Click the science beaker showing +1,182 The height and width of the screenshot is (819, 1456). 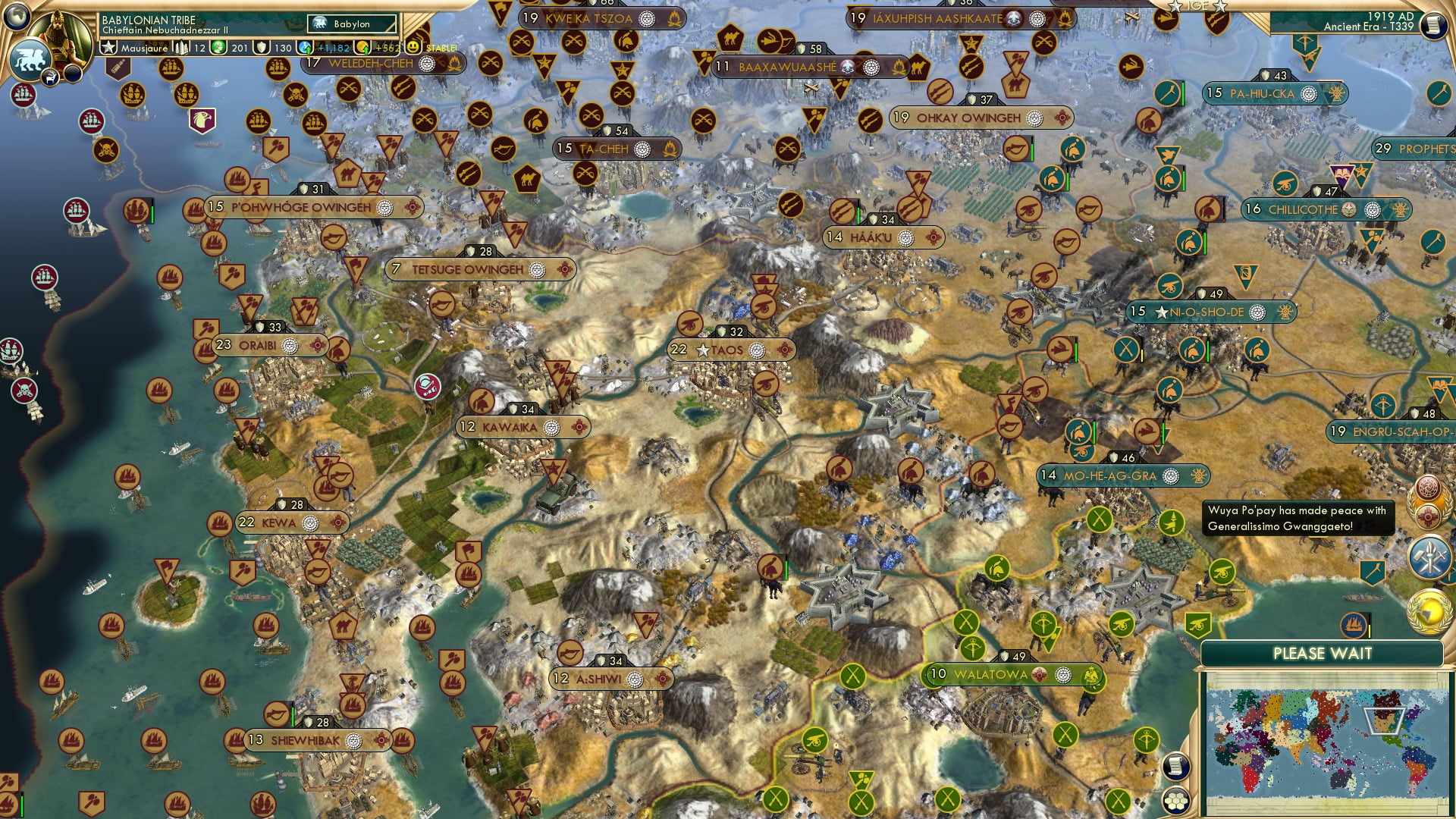(304, 48)
